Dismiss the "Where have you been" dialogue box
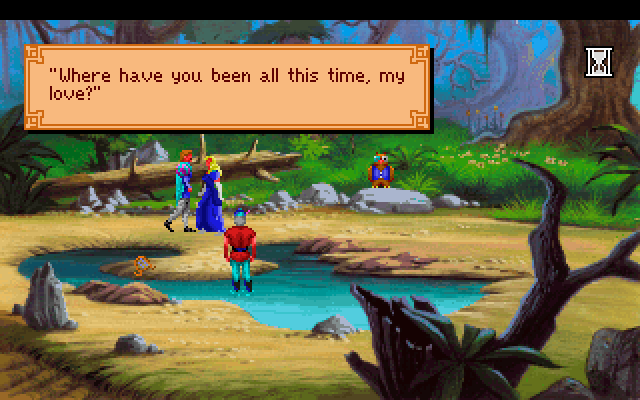Screen dimensions: 640x400 coord(228,87)
